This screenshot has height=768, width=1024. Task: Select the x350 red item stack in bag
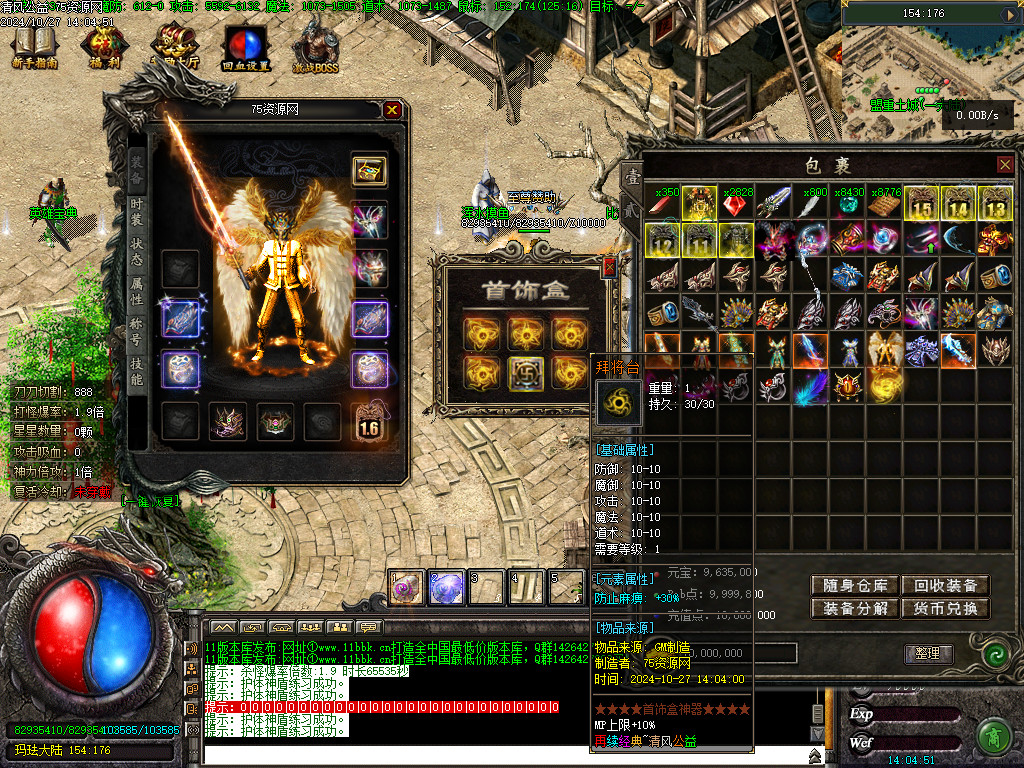click(x=662, y=205)
